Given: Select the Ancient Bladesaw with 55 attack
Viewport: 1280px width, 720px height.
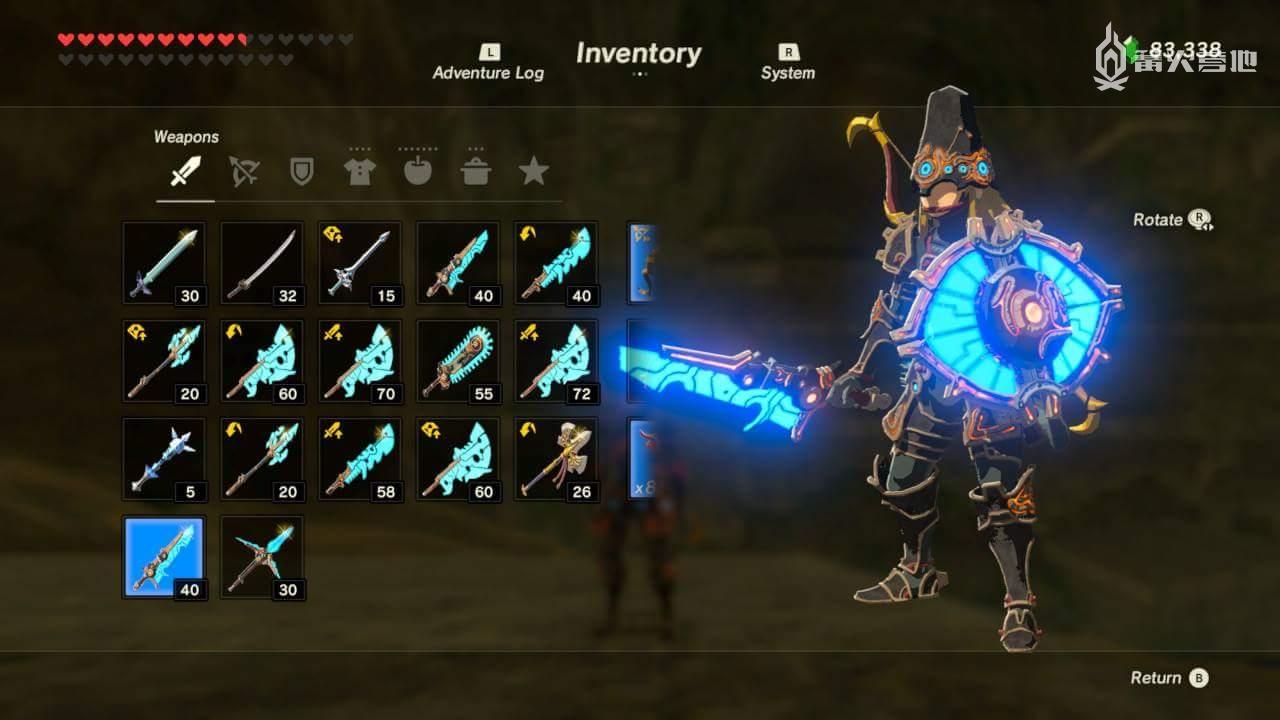Looking at the screenshot, I should 458,361.
